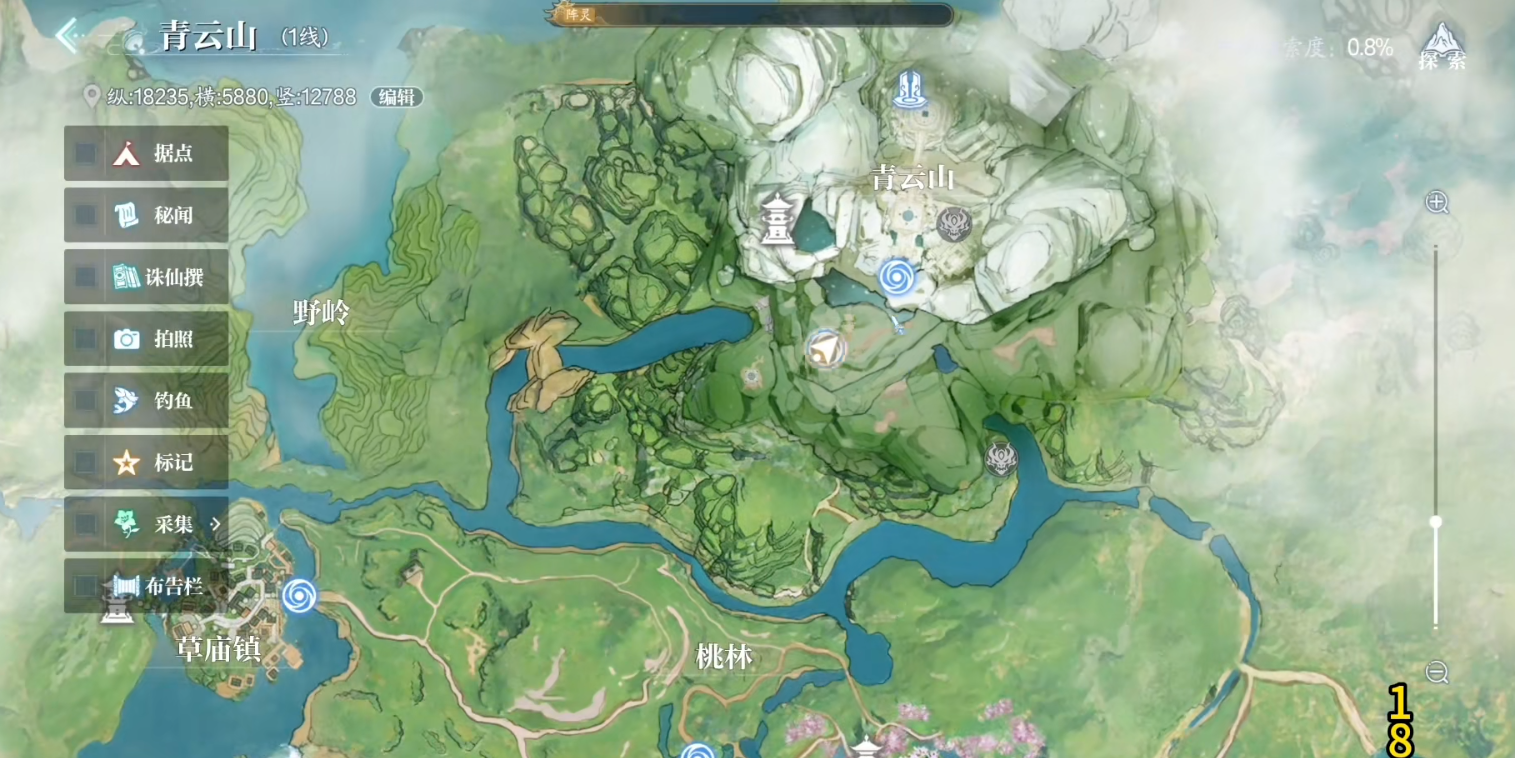Toggle the 布告栏 bulletin filter
The image size is (1515, 758).
[x=146, y=586]
